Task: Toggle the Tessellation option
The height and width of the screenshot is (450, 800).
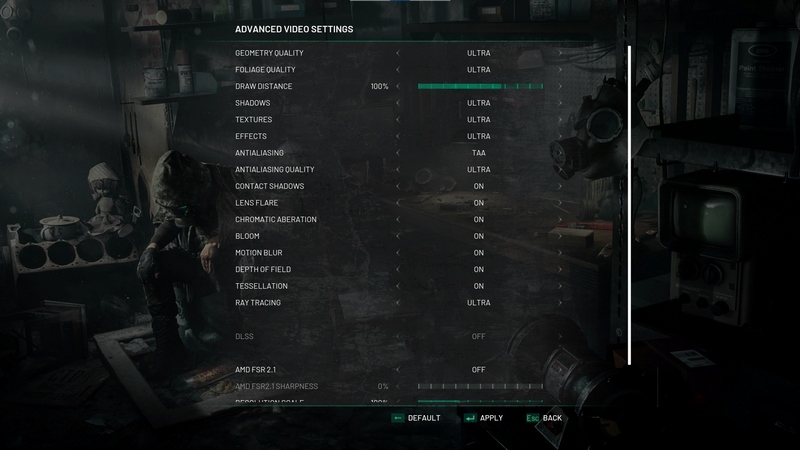Action: 478,286
